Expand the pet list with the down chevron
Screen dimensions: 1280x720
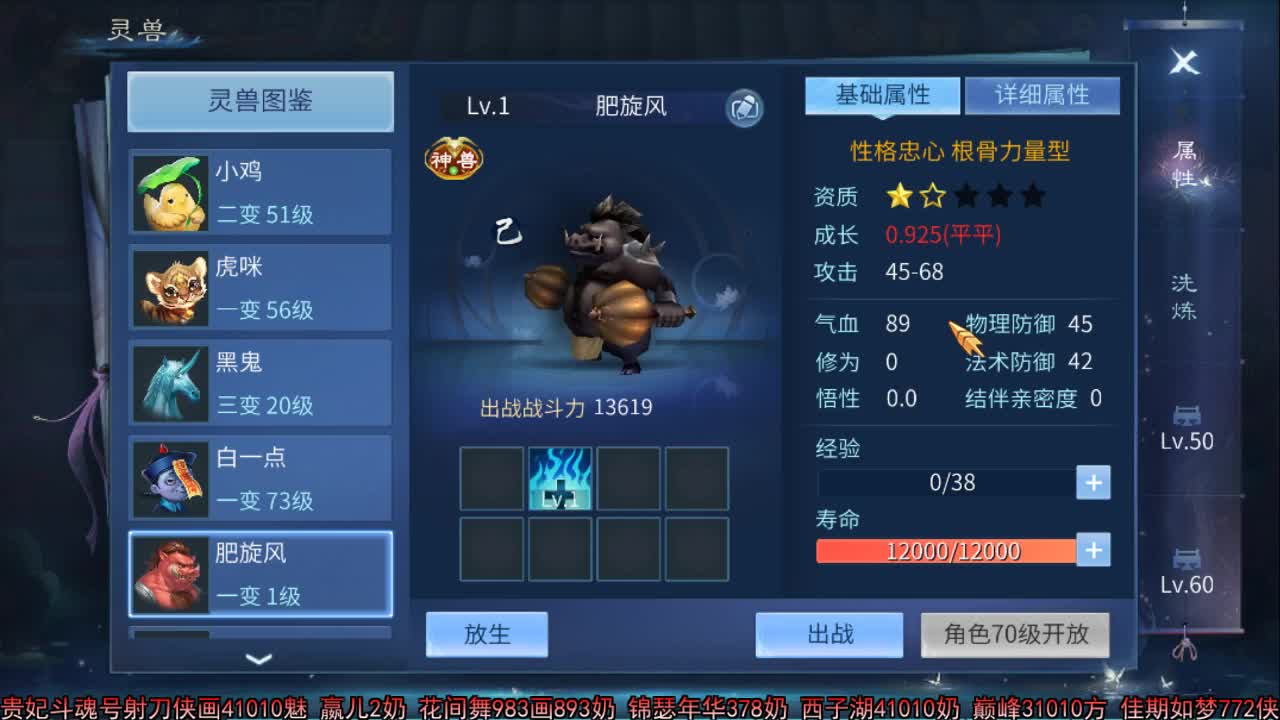click(258, 660)
